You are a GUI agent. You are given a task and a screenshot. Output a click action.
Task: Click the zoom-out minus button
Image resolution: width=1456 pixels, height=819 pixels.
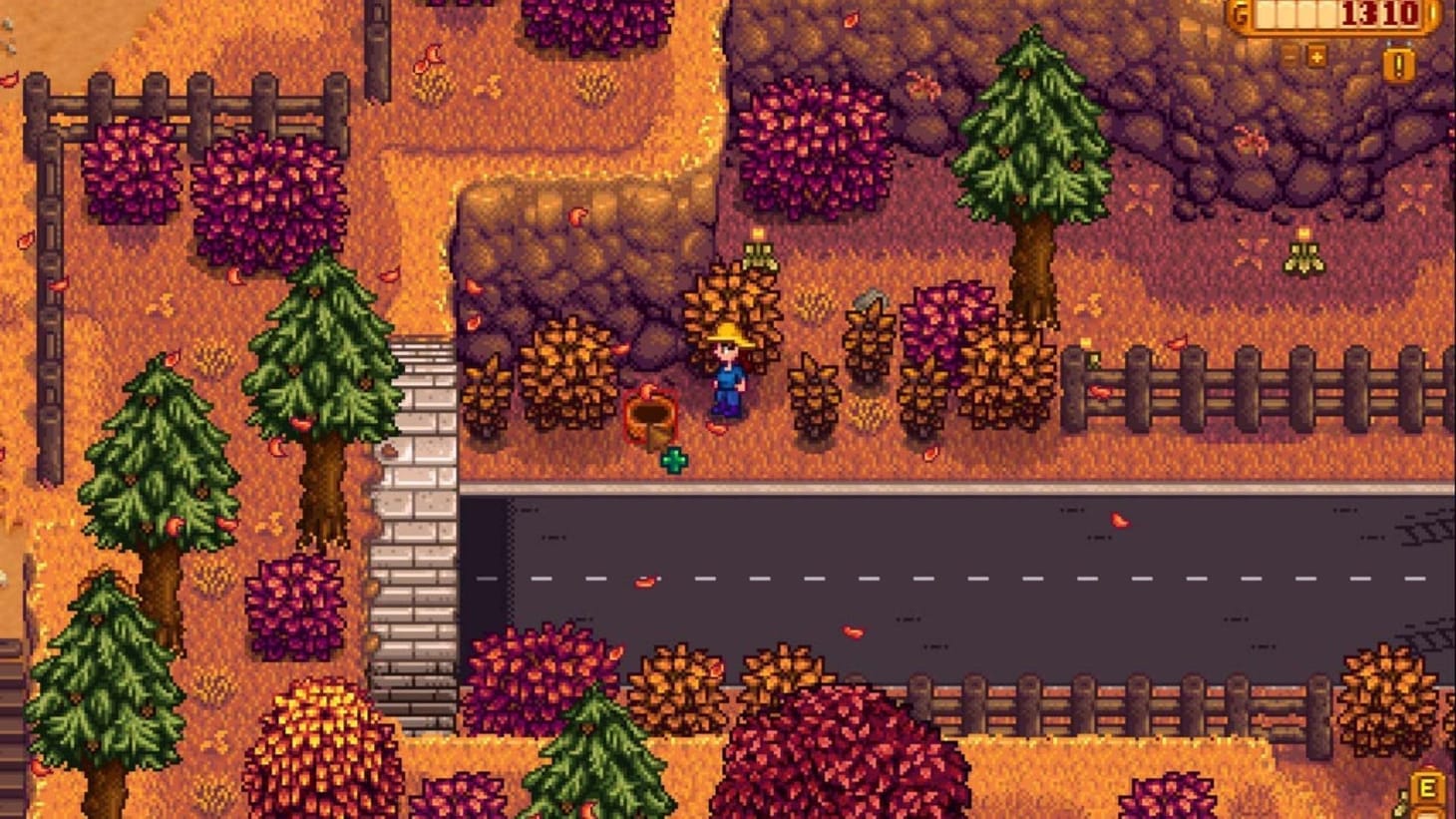tap(1288, 57)
